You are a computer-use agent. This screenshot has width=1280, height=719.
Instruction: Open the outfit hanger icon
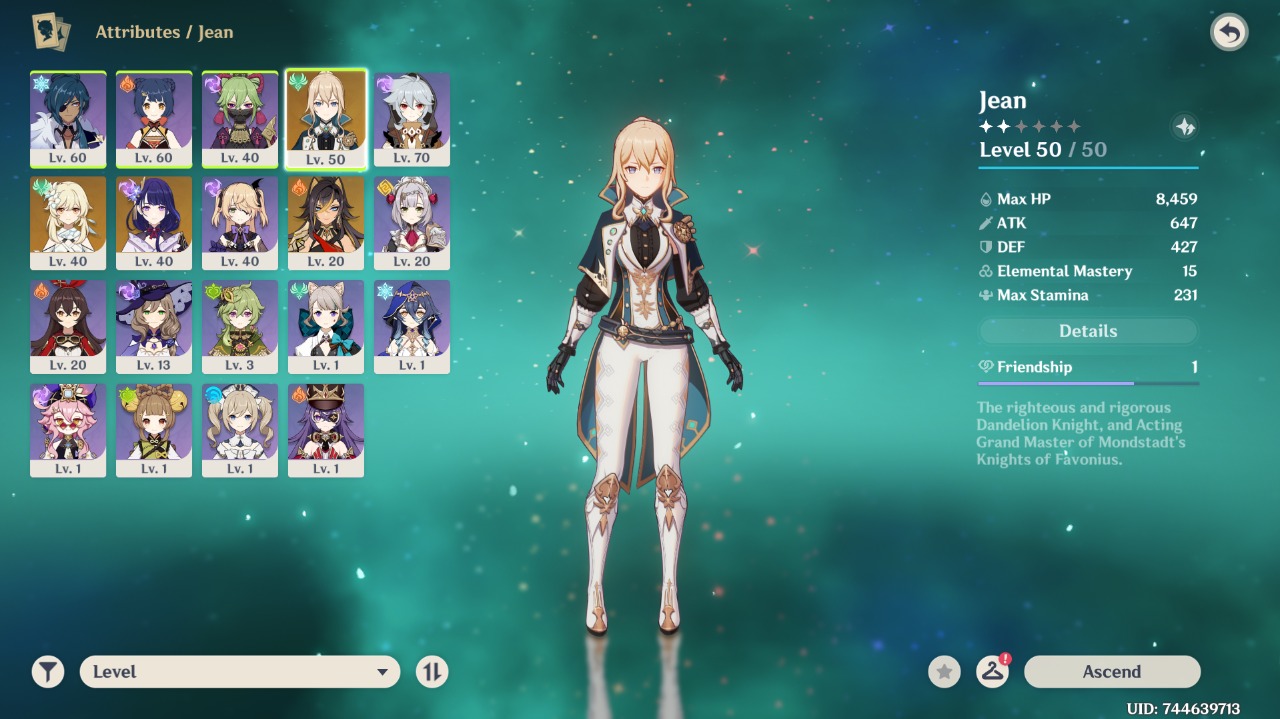tap(992, 672)
